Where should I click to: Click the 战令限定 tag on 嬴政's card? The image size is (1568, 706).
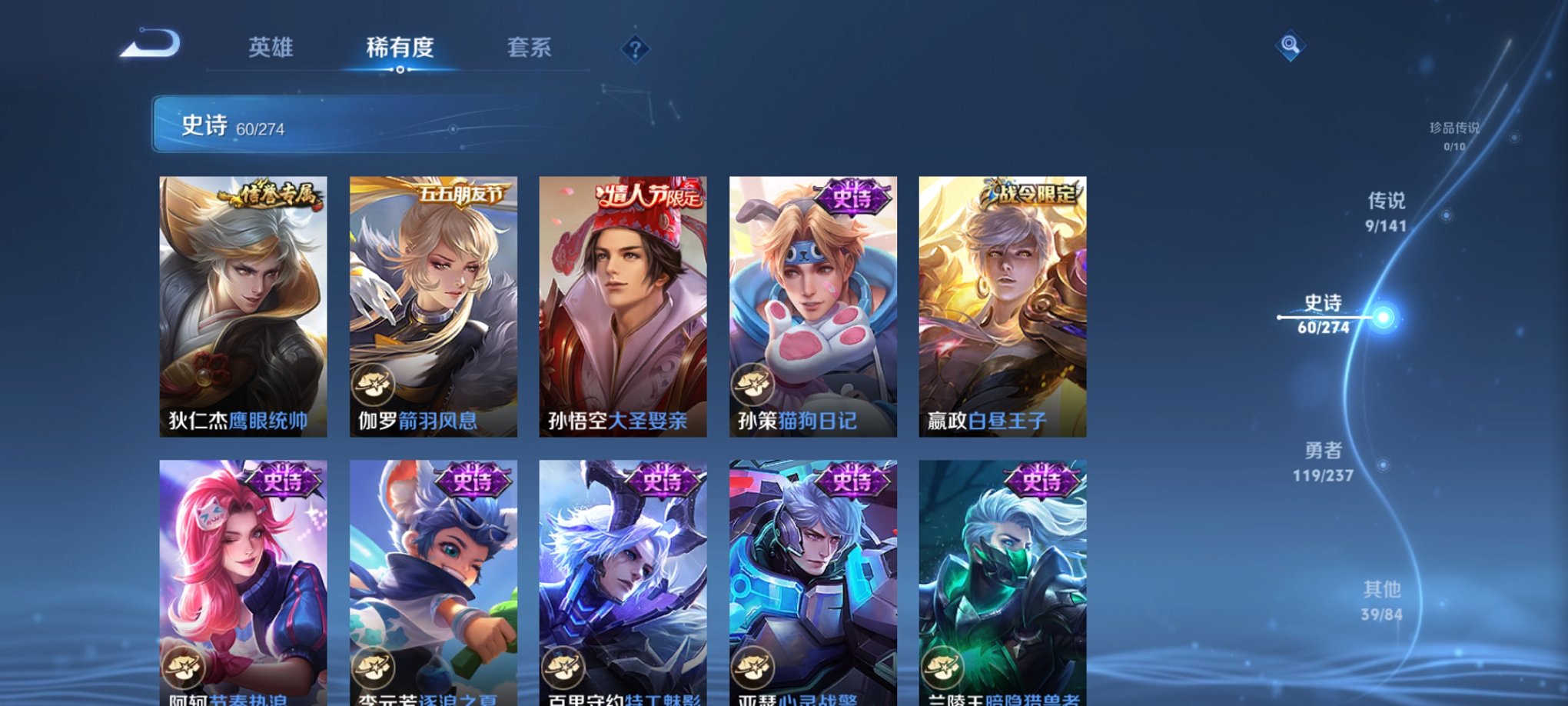click(1035, 195)
